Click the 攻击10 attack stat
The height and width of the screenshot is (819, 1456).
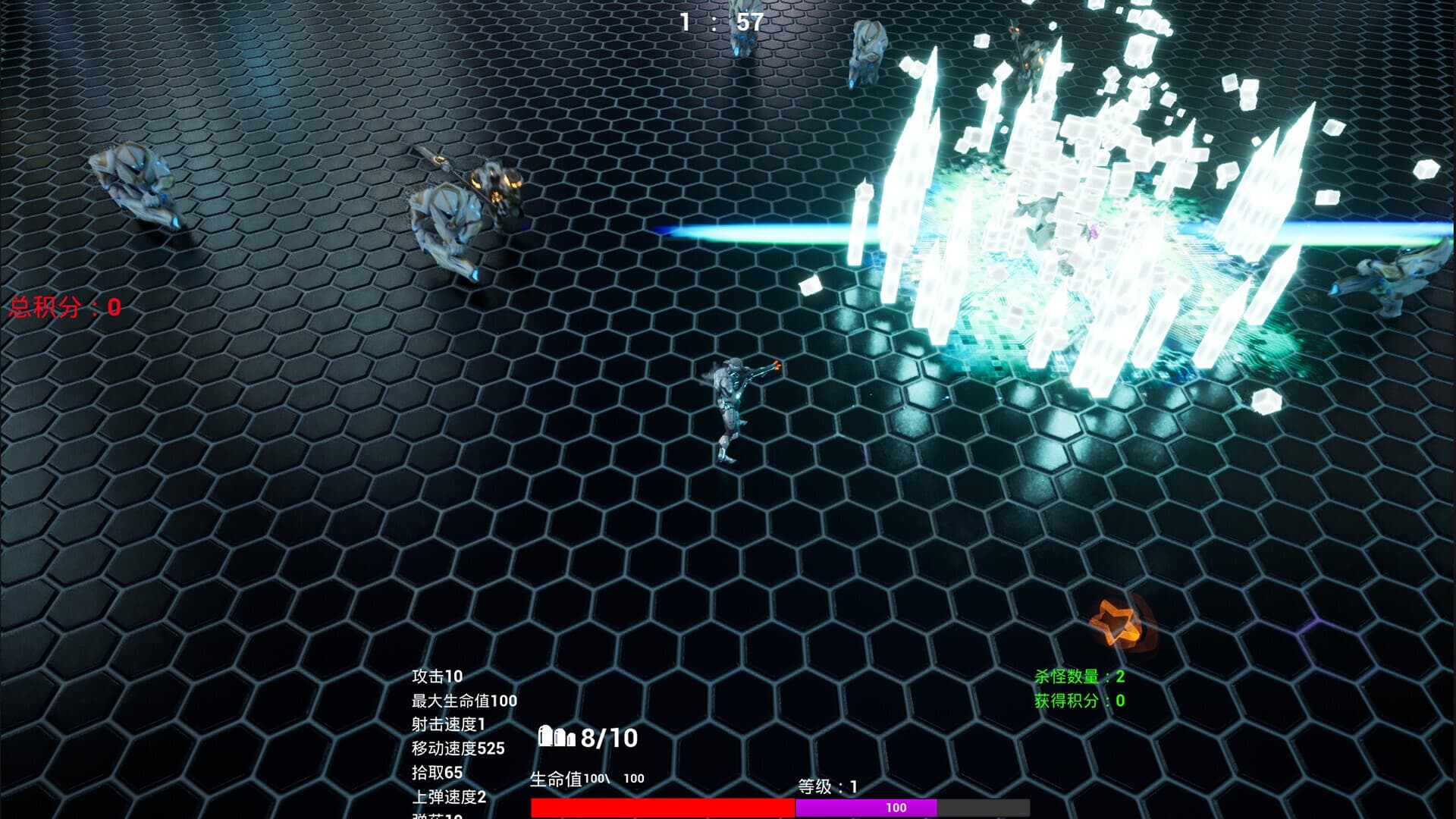(436, 675)
